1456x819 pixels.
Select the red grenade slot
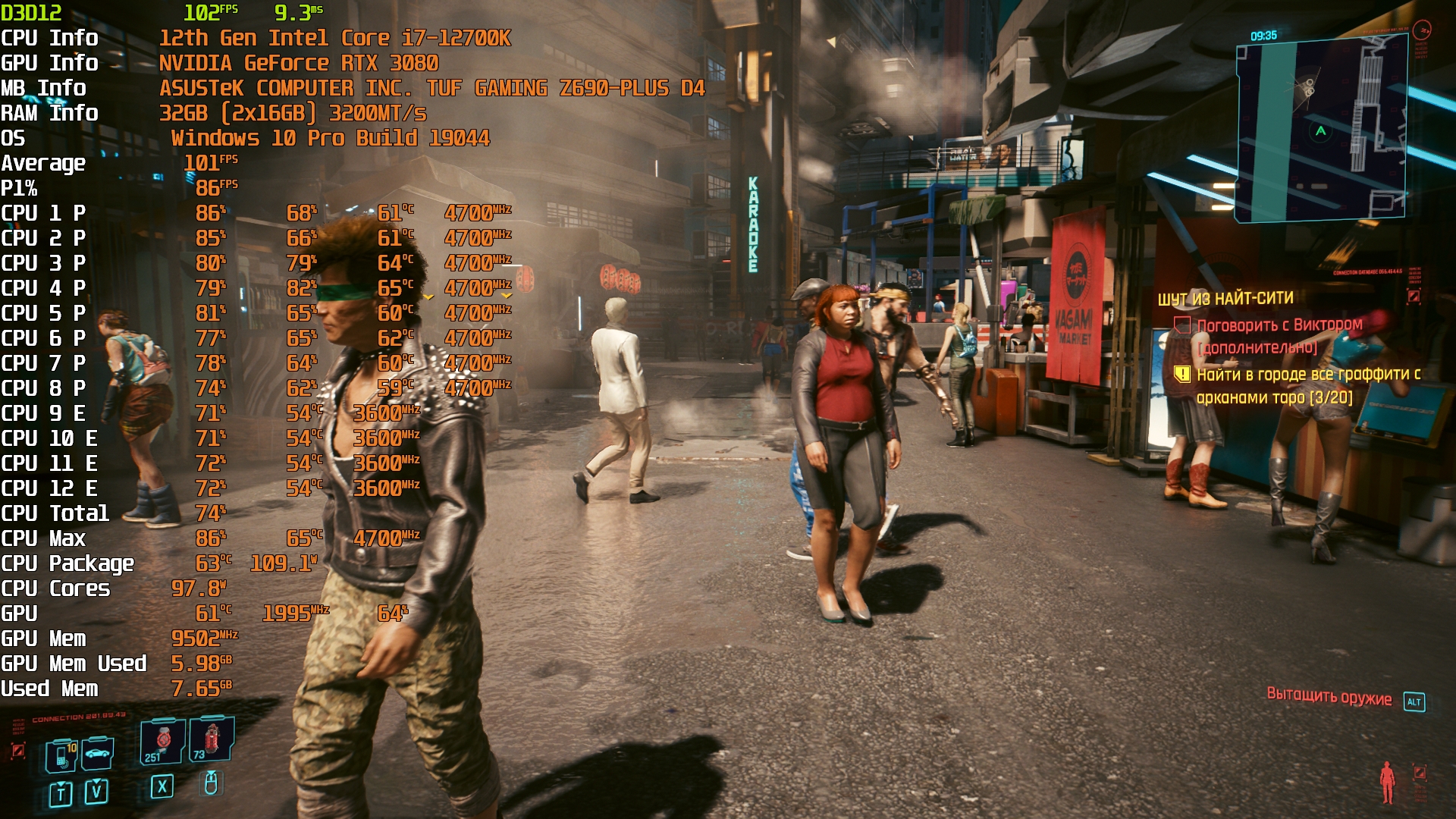click(x=212, y=738)
